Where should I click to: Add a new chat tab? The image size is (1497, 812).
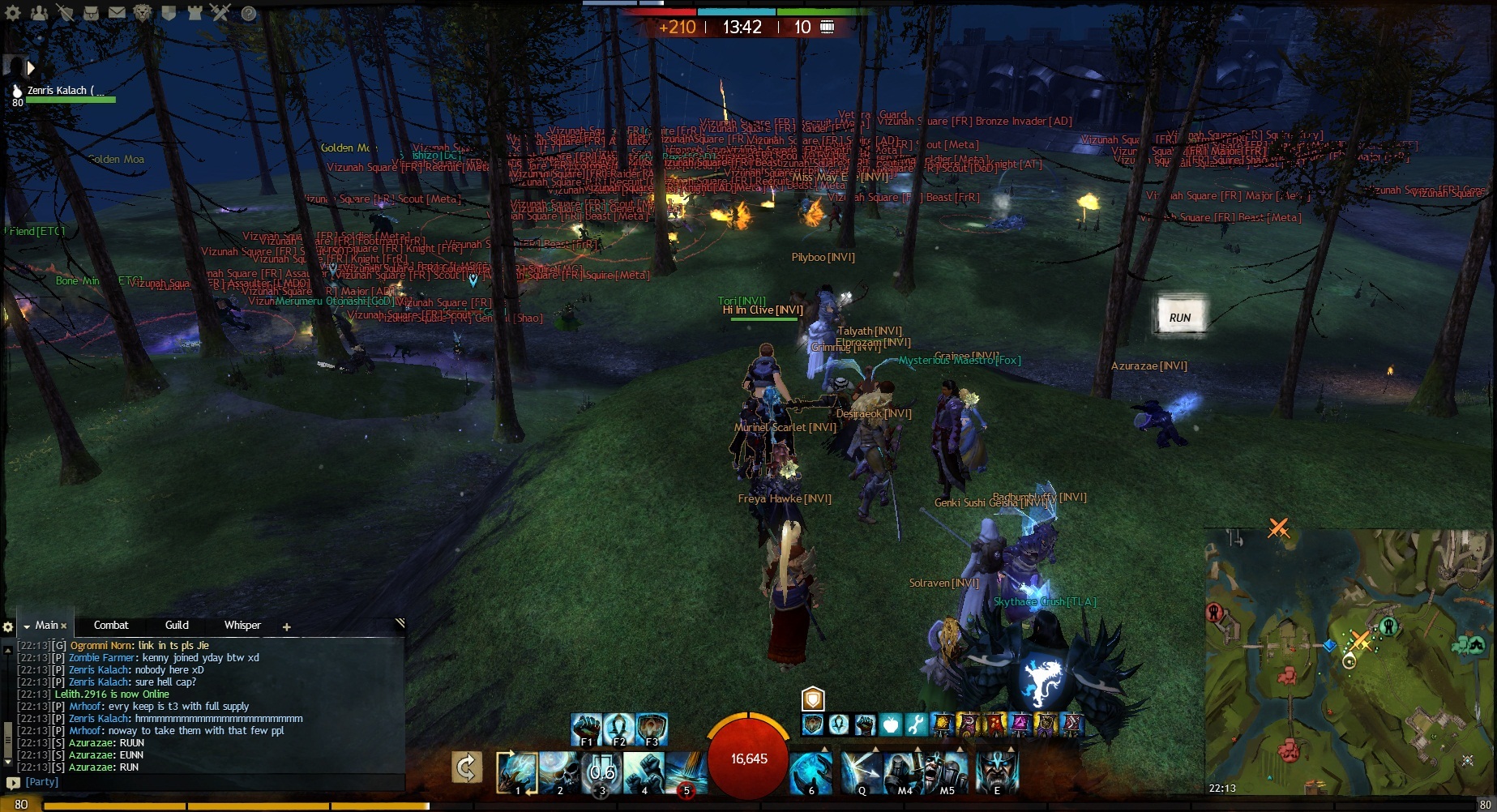click(x=286, y=626)
